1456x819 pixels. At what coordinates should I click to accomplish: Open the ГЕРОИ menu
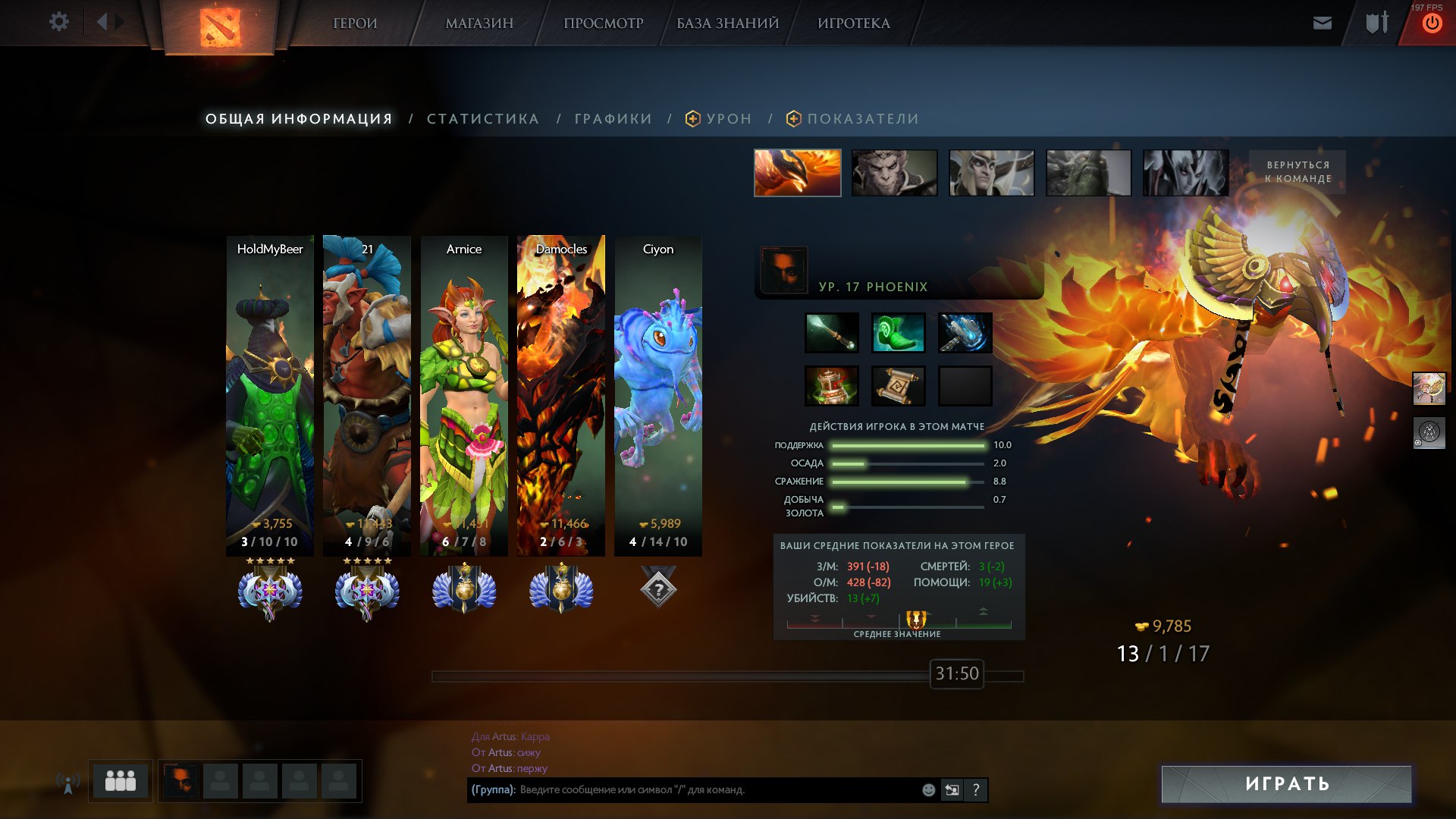click(355, 24)
